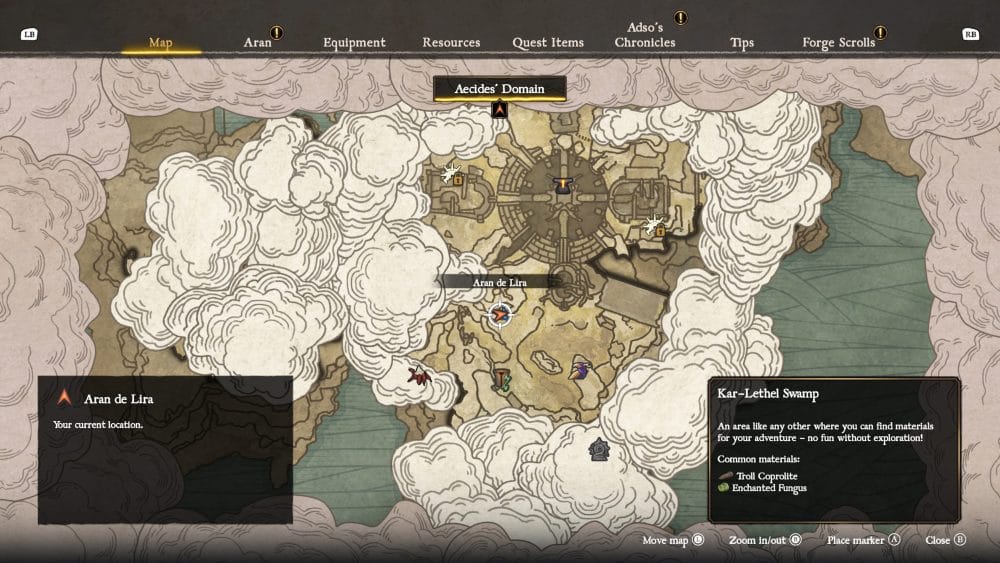Switch to the Aran tab
The image size is (1000, 563).
(257, 42)
